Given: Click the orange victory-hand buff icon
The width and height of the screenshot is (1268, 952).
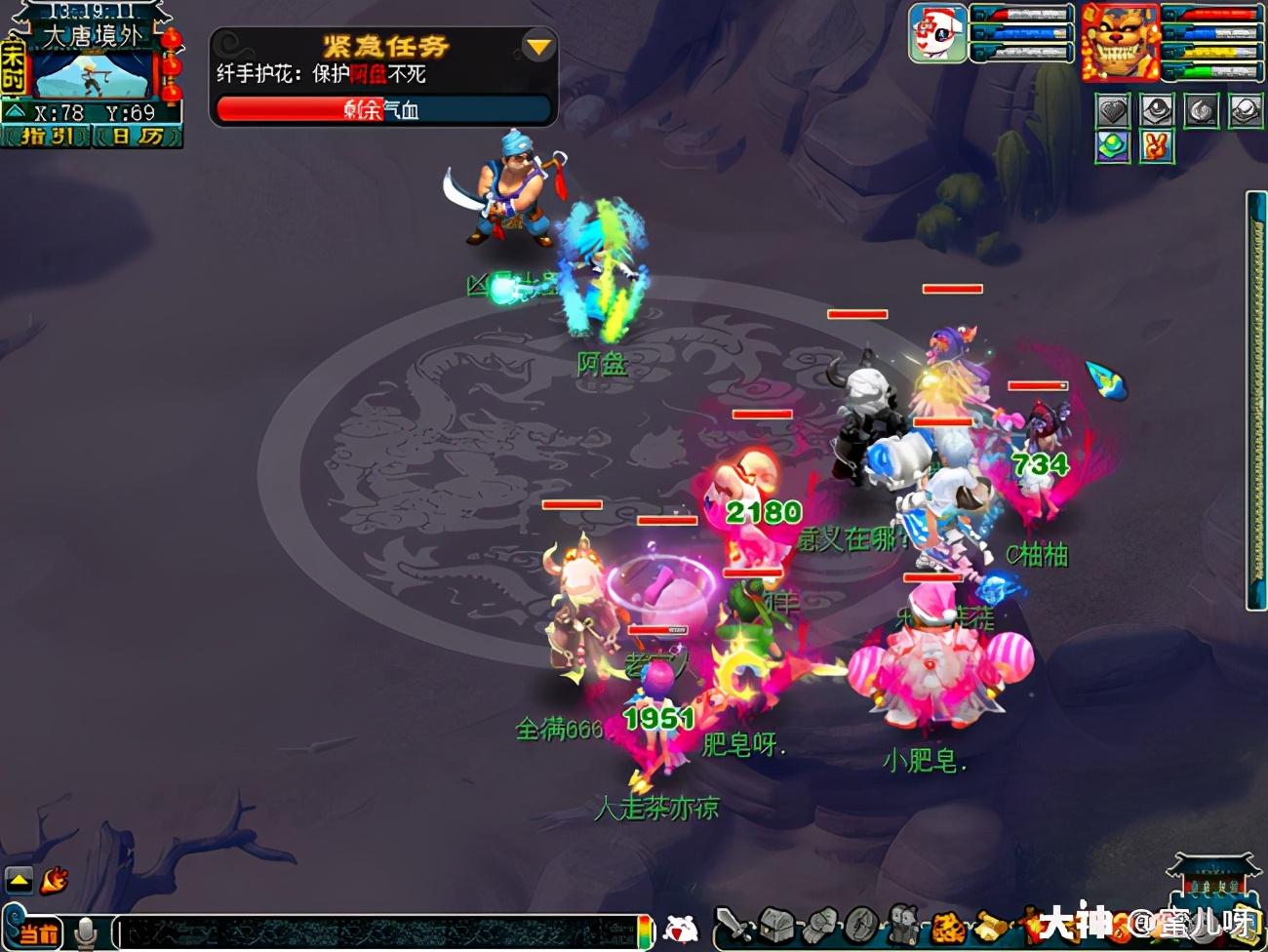Looking at the screenshot, I should click(x=1157, y=147).
